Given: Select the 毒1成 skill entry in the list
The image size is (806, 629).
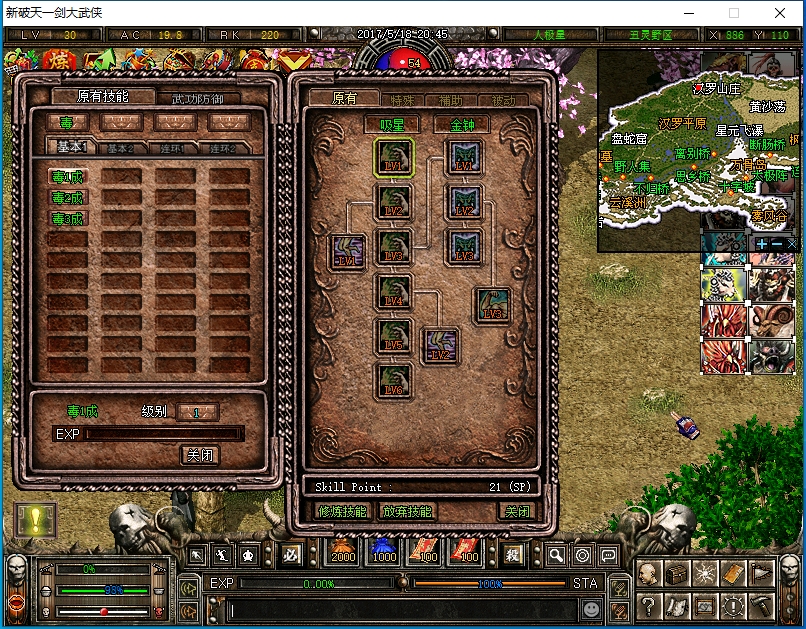Looking at the screenshot, I should [x=69, y=177].
